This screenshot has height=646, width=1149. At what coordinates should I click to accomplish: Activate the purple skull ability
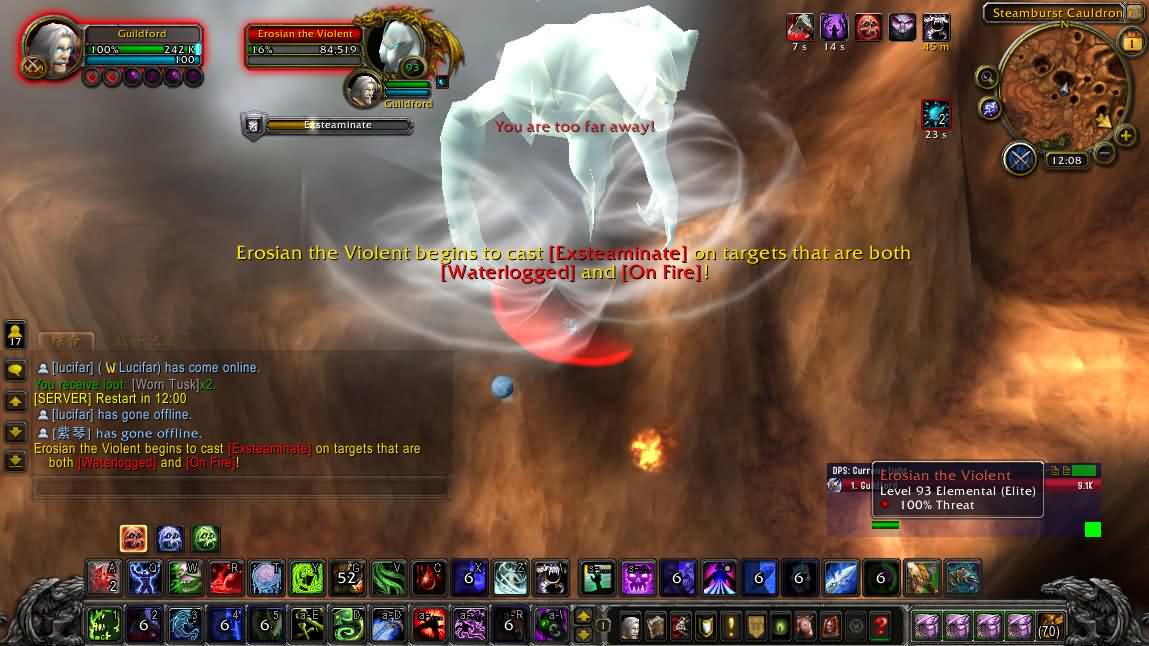coord(638,577)
